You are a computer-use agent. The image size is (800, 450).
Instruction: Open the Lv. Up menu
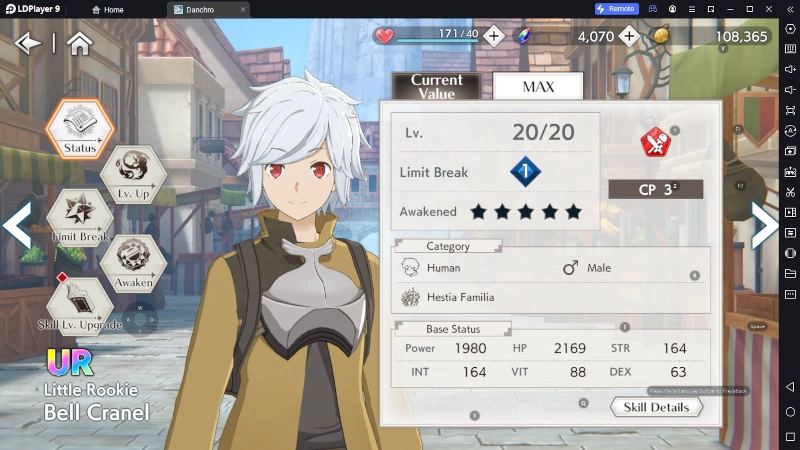pos(133,173)
